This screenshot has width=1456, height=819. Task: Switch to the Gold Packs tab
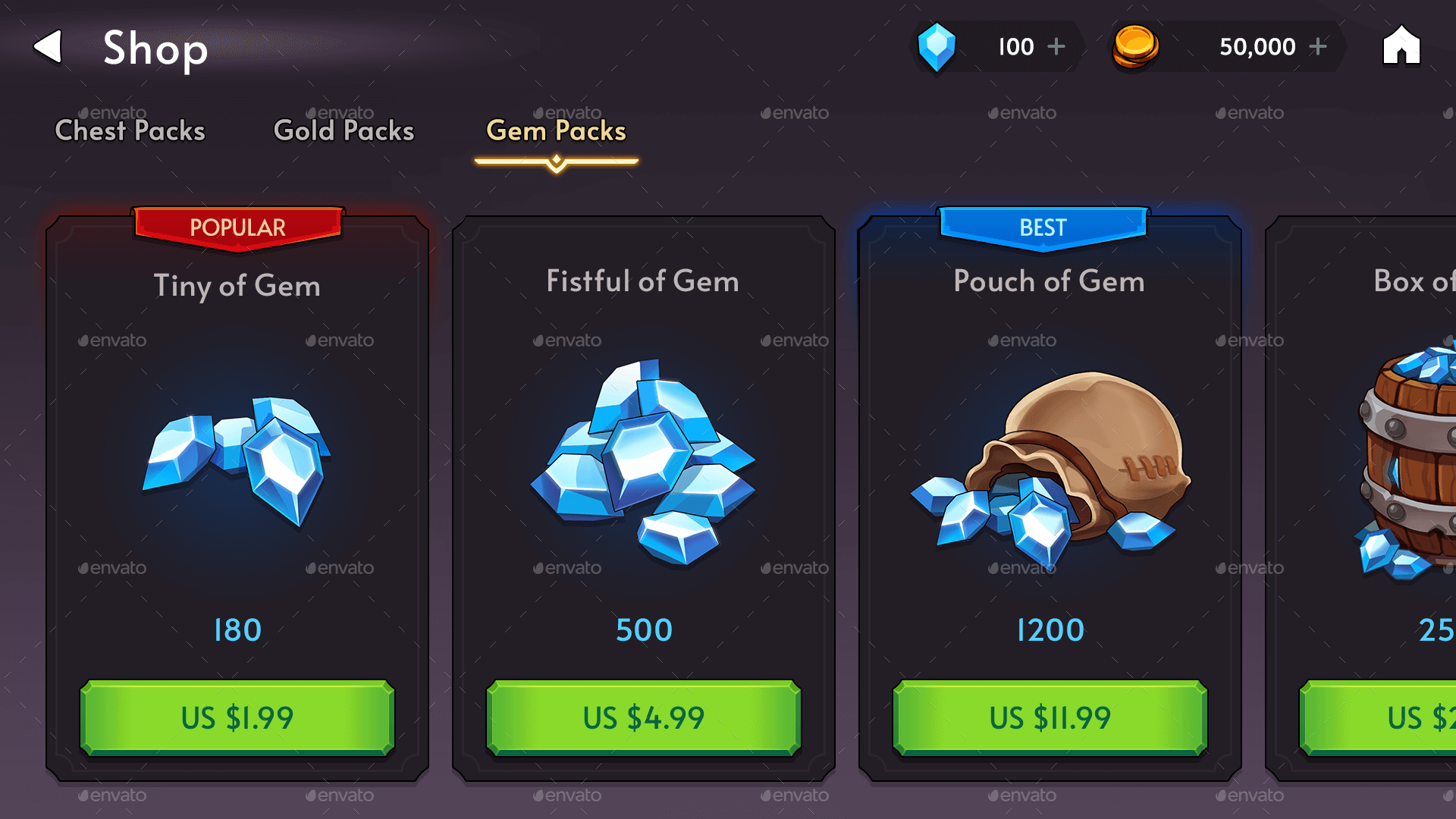point(343,130)
